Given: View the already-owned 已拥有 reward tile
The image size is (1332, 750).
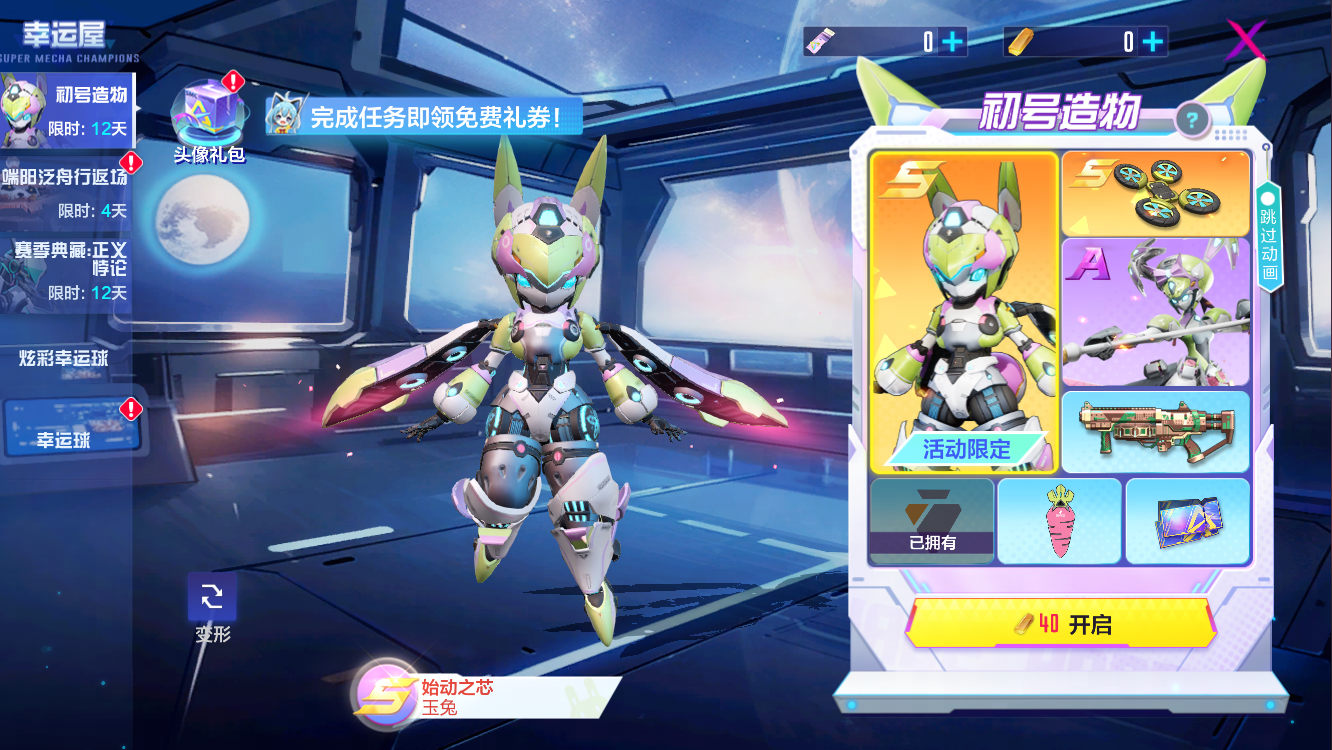Looking at the screenshot, I should (x=932, y=521).
